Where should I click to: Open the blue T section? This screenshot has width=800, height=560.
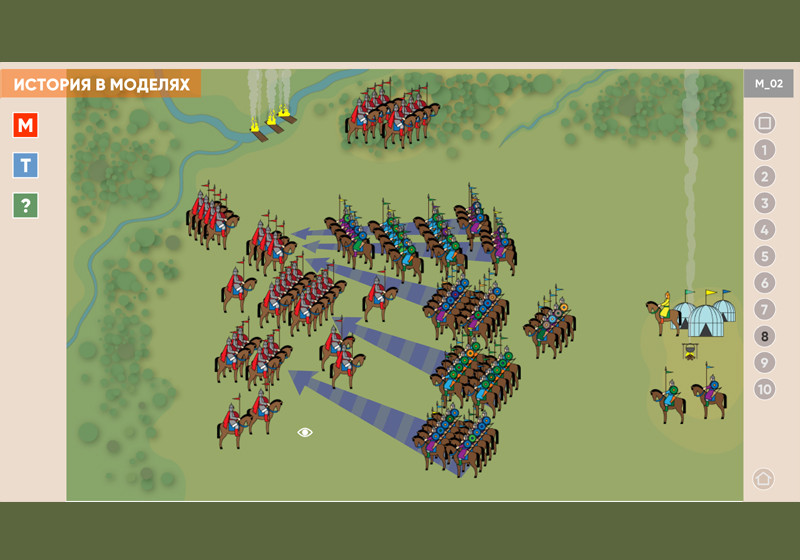26,166
